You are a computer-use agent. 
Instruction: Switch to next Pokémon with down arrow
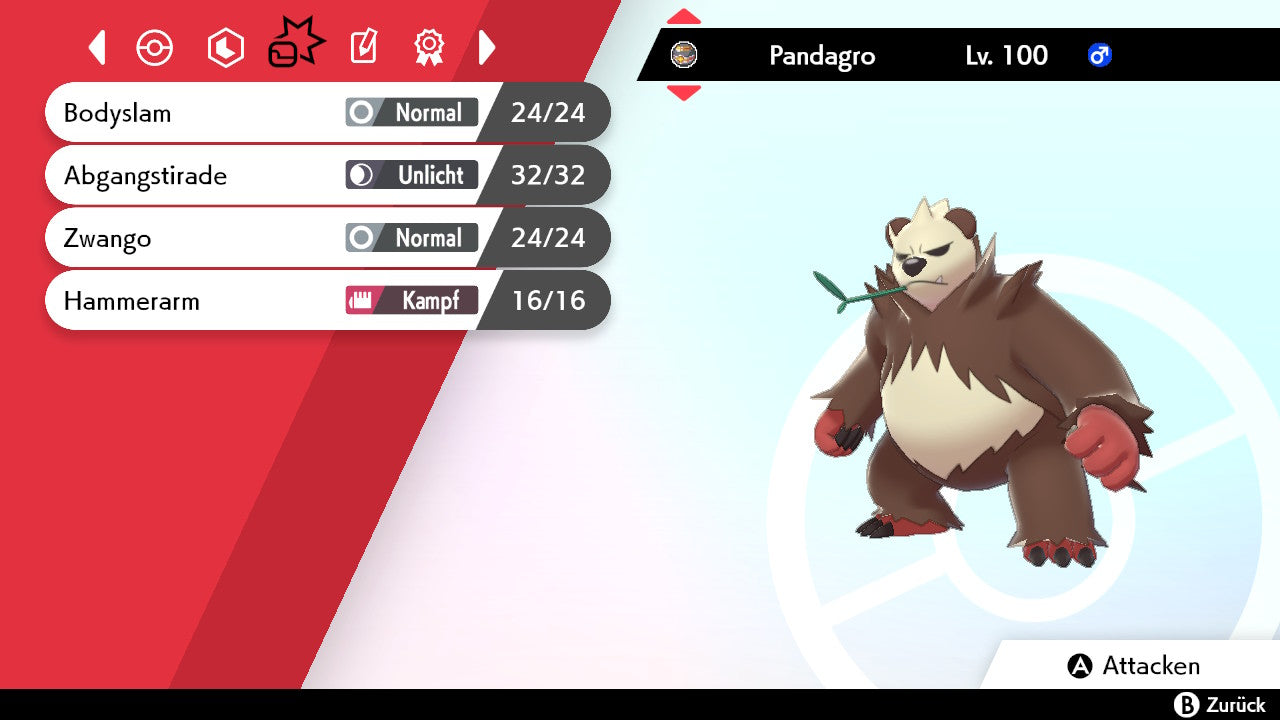pyautogui.click(x=684, y=93)
